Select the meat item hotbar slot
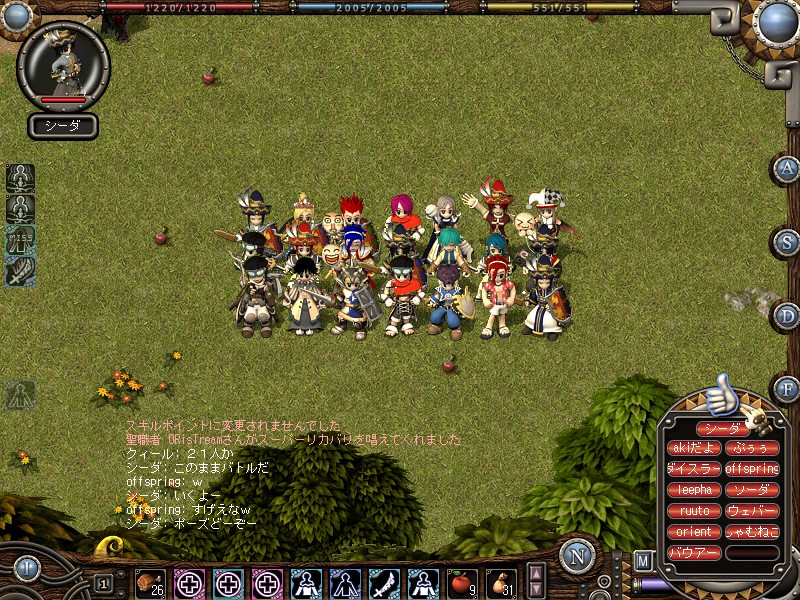The image size is (800, 600). pos(150,582)
